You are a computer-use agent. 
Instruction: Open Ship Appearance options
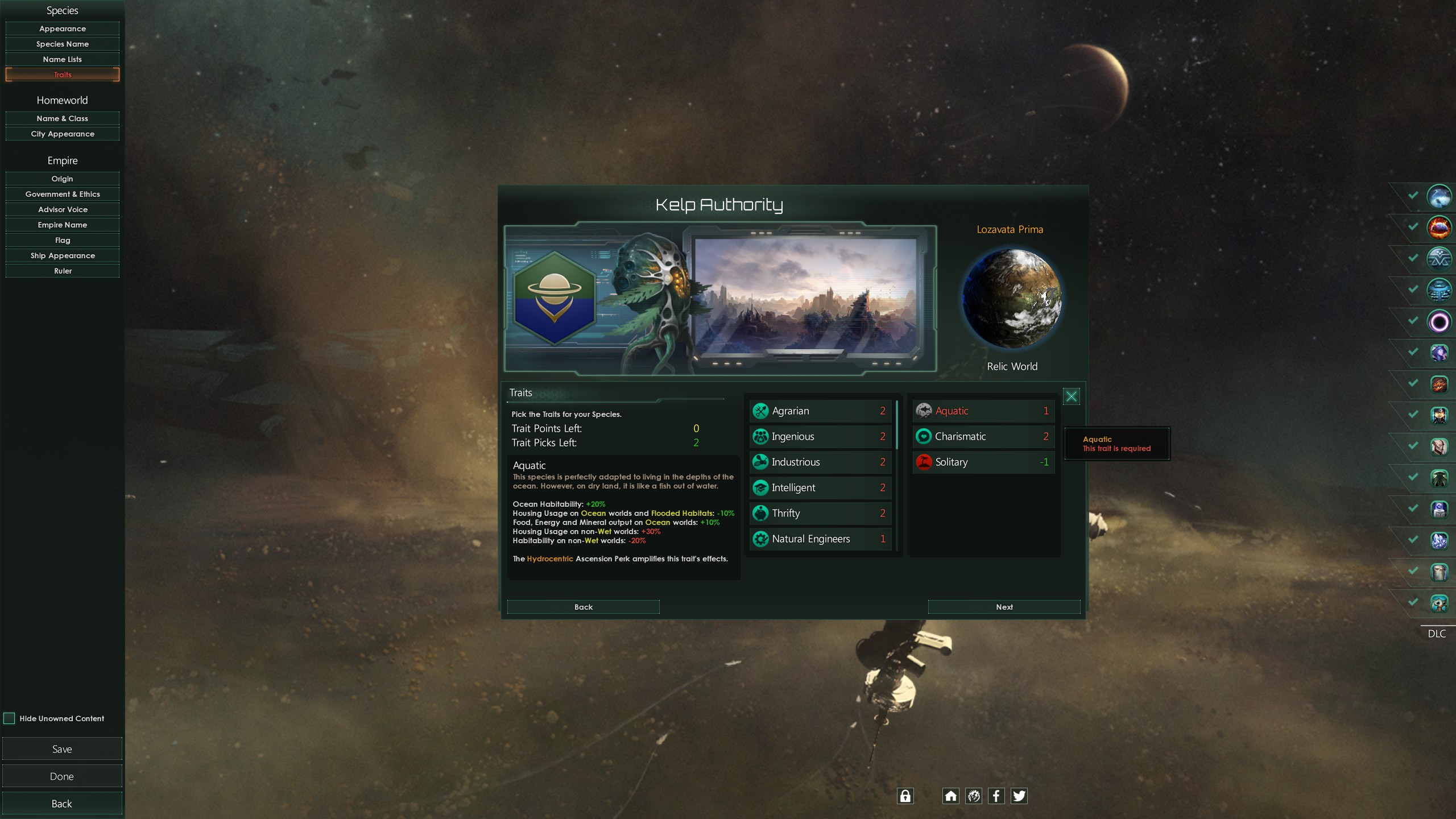coord(63,255)
